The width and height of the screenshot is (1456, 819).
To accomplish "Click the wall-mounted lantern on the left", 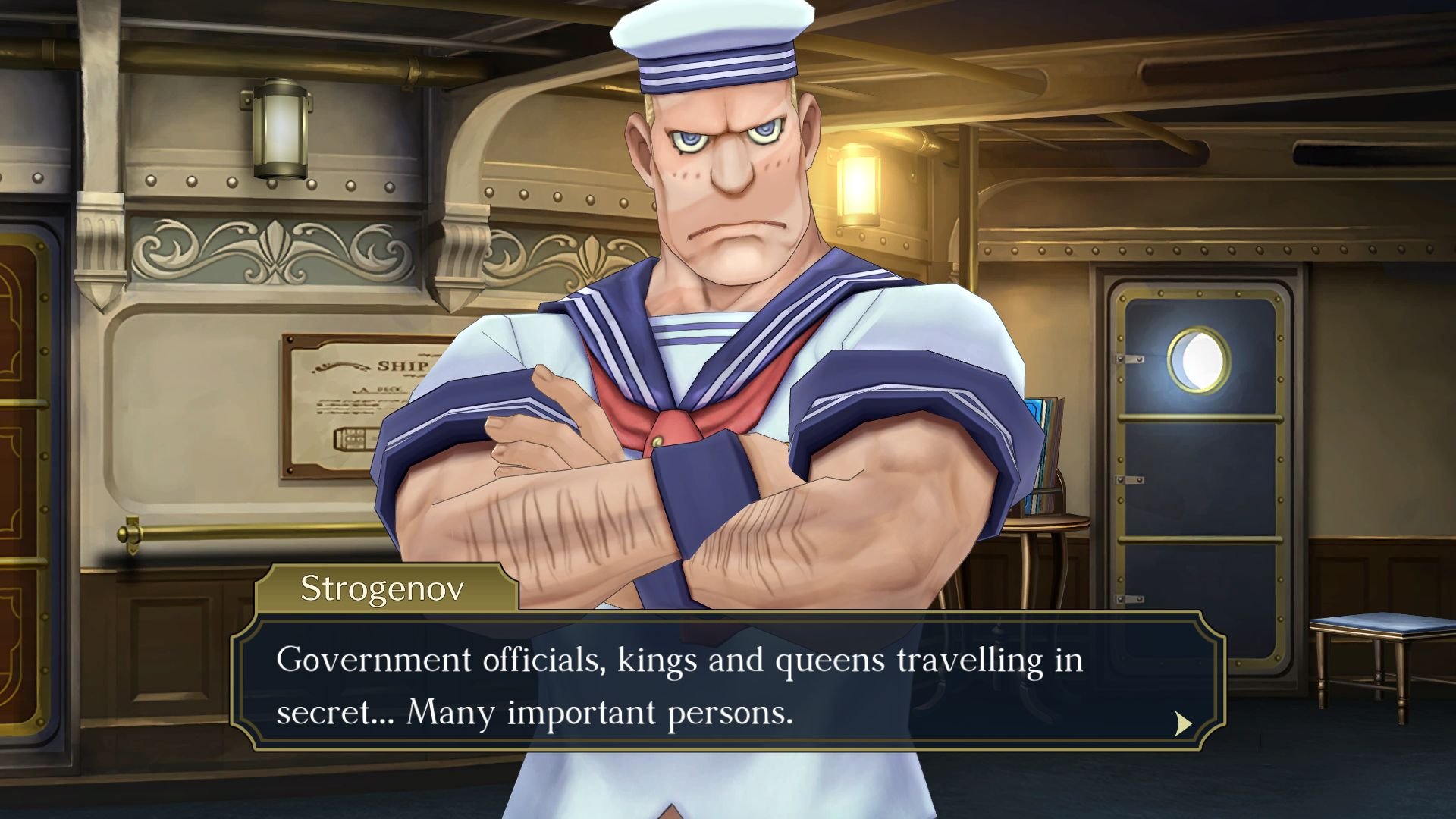I will 281,129.
